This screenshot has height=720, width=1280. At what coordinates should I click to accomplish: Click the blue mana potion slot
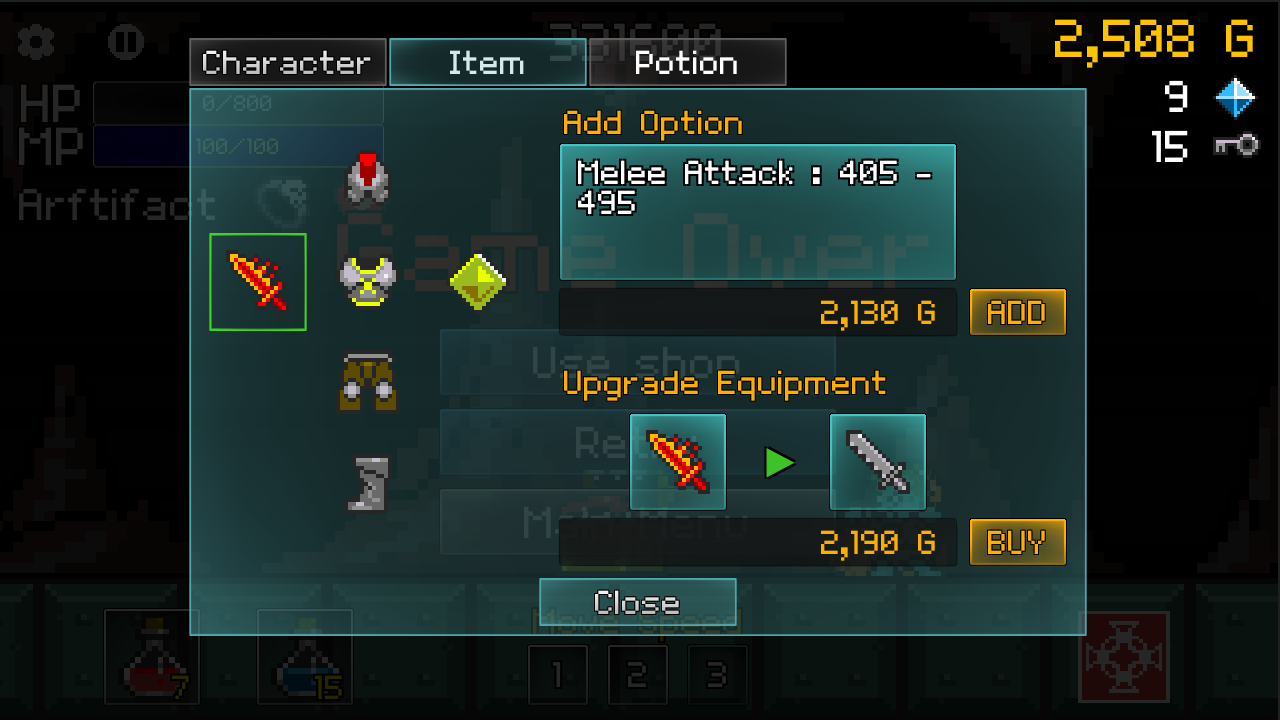pos(305,657)
